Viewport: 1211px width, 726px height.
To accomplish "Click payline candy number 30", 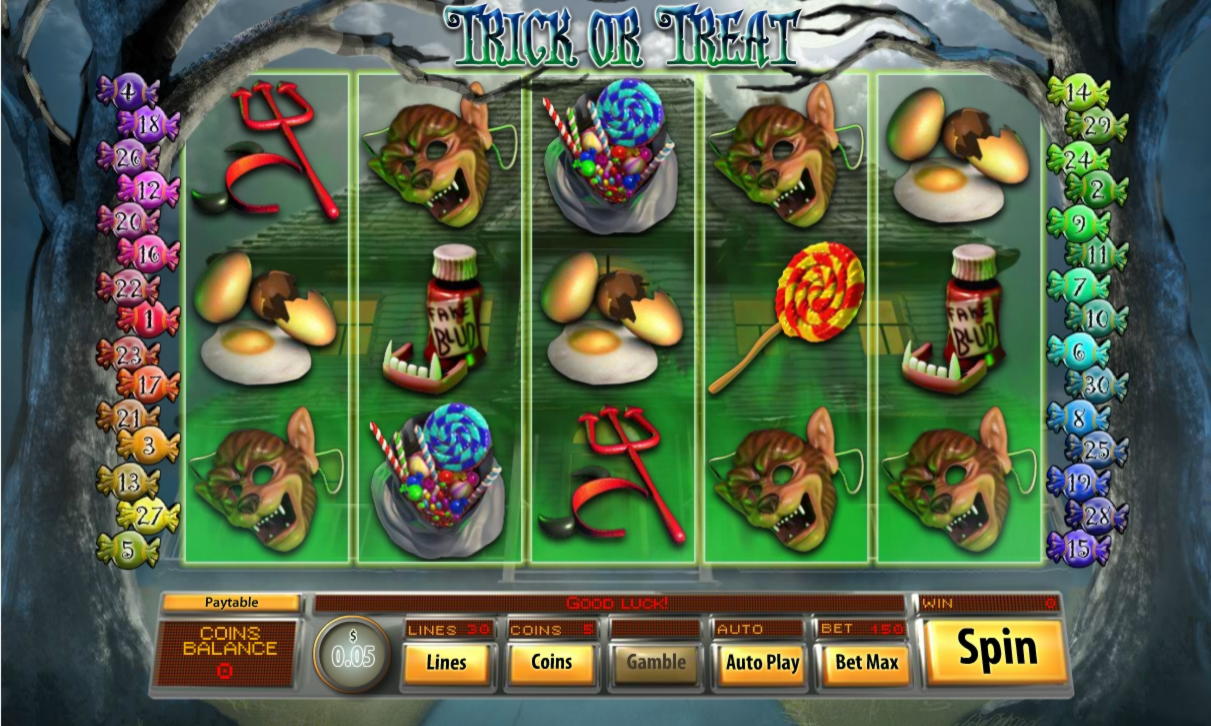I will pyautogui.click(x=1097, y=384).
